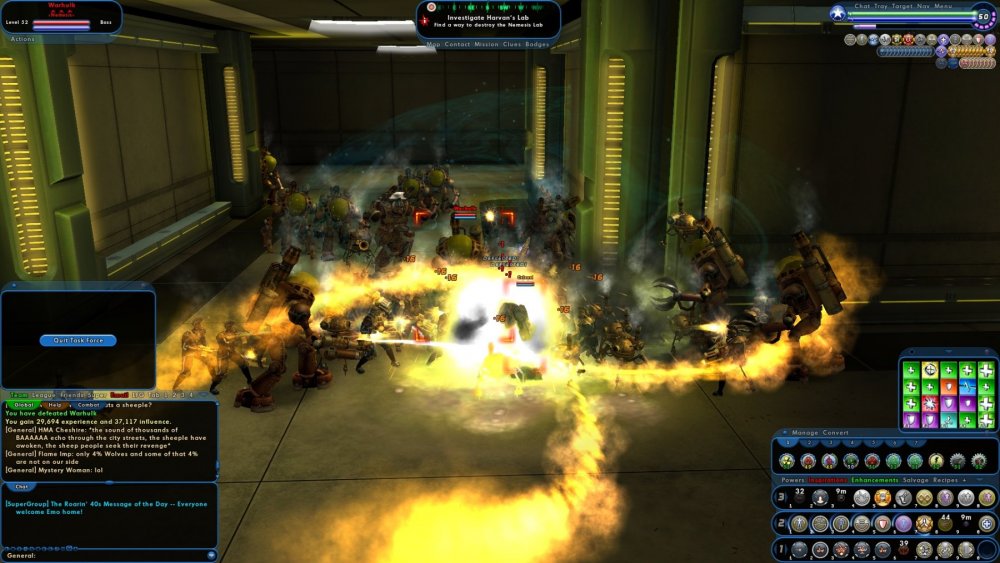This screenshot has height=563, width=1000.
Task: Open the Enhancements window
Action: (874, 481)
